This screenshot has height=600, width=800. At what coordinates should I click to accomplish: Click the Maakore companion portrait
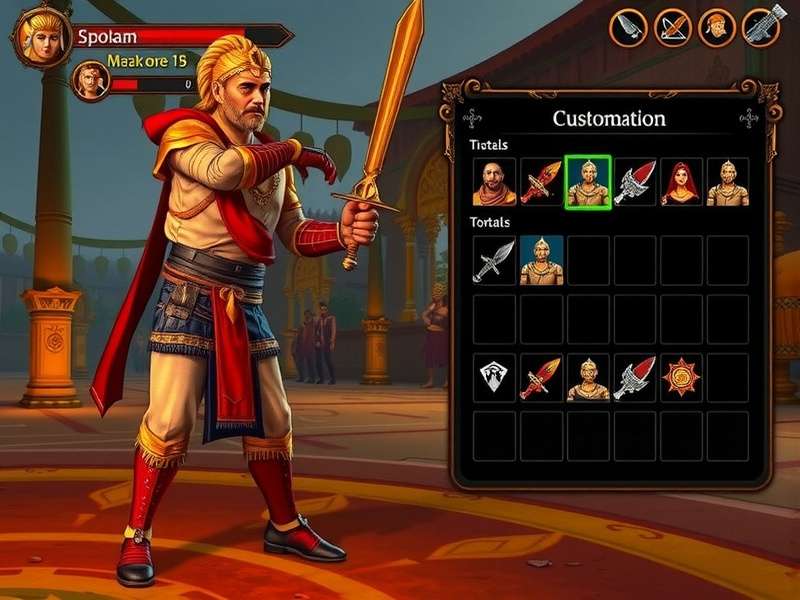pyautogui.click(x=91, y=80)
